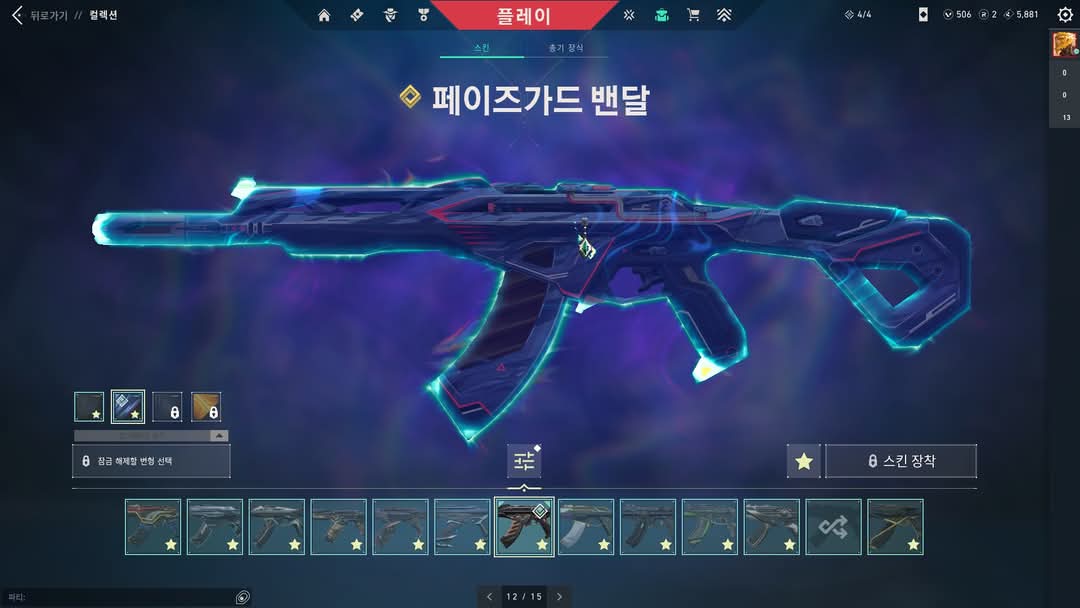Go back with the 뒤로가기 arrow
1080x608 pixels.
16,15
